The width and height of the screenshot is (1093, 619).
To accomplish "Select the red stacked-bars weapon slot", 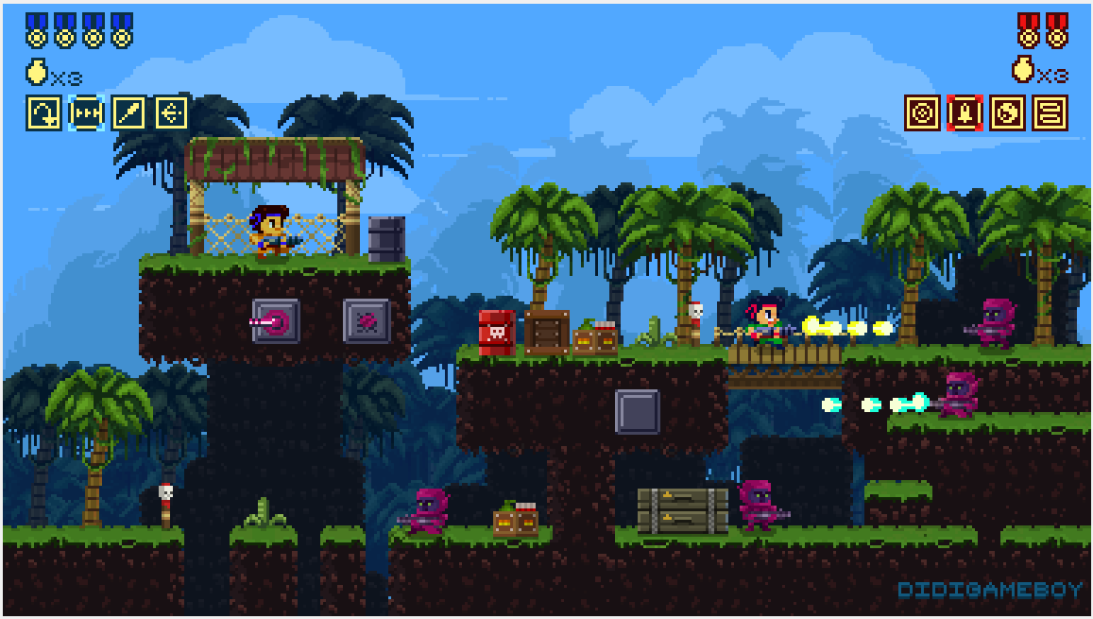I will pos(1050,113).
